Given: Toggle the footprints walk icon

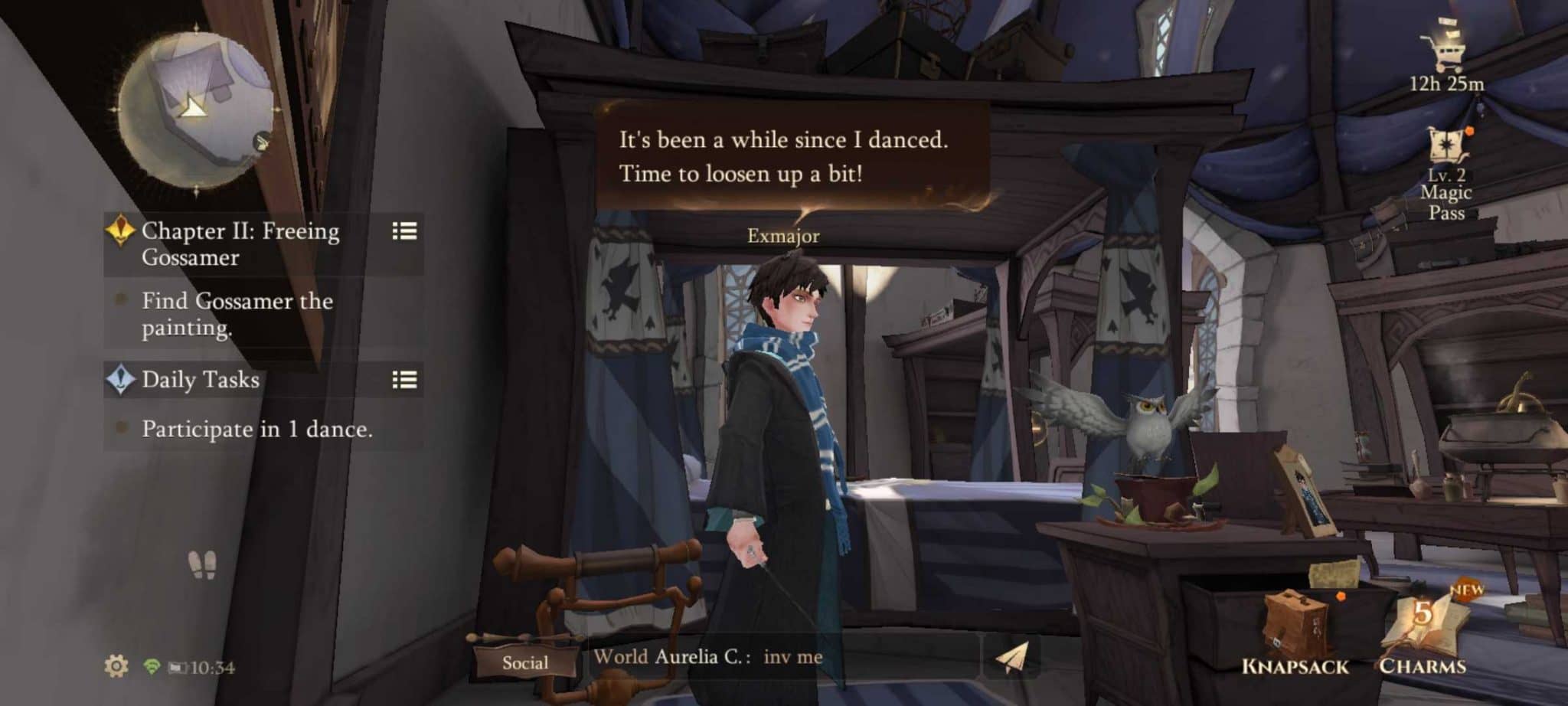Looking at the screenshot, I should point(202,564).
